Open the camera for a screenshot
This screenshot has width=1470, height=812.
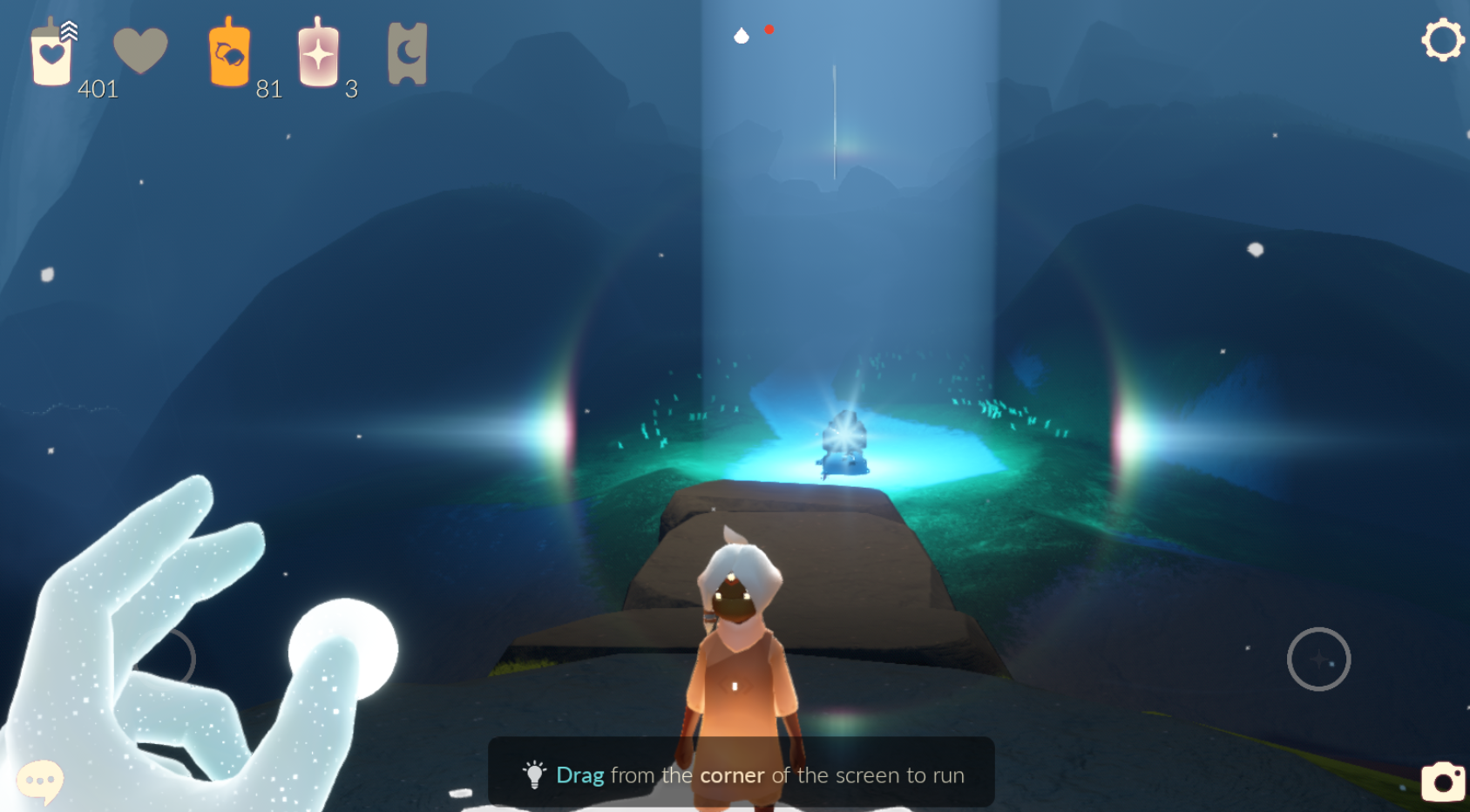click(x=1443, y=781)
